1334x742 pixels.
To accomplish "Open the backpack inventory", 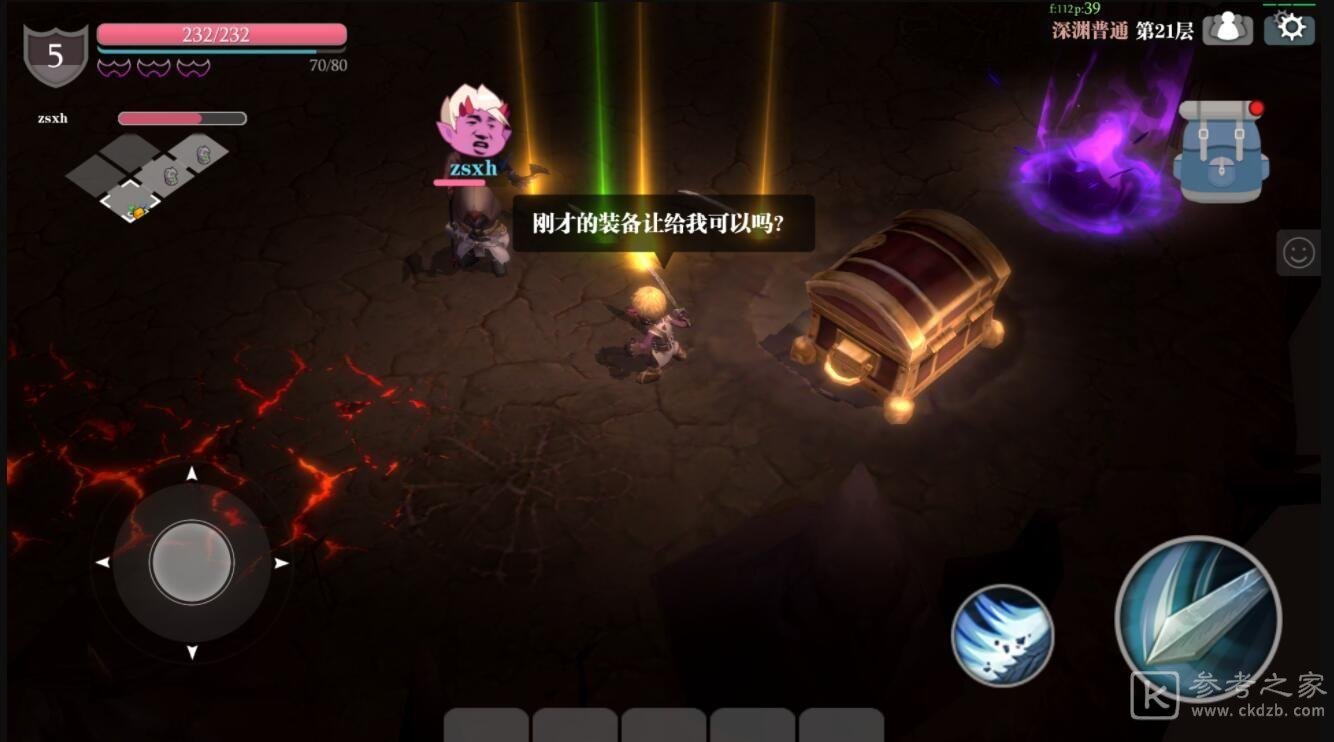I will (x=1220, y=150).
